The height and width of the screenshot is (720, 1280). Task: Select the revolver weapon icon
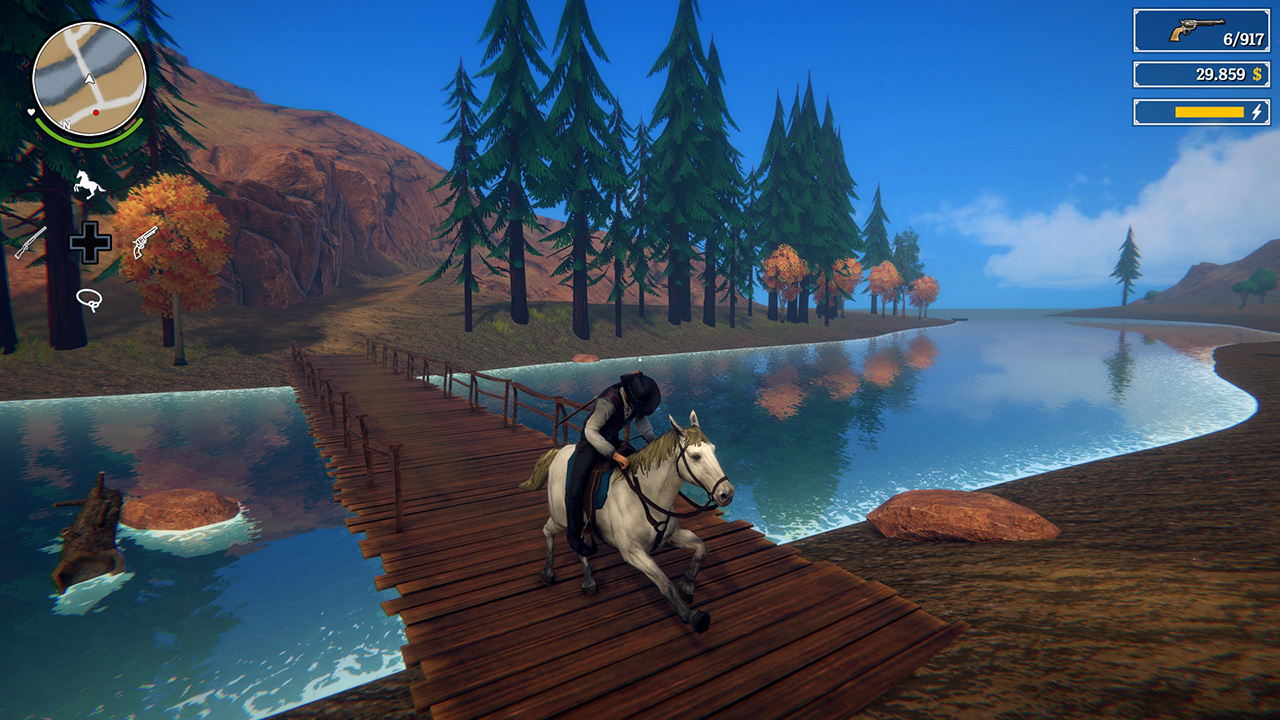tap(147, 243)
